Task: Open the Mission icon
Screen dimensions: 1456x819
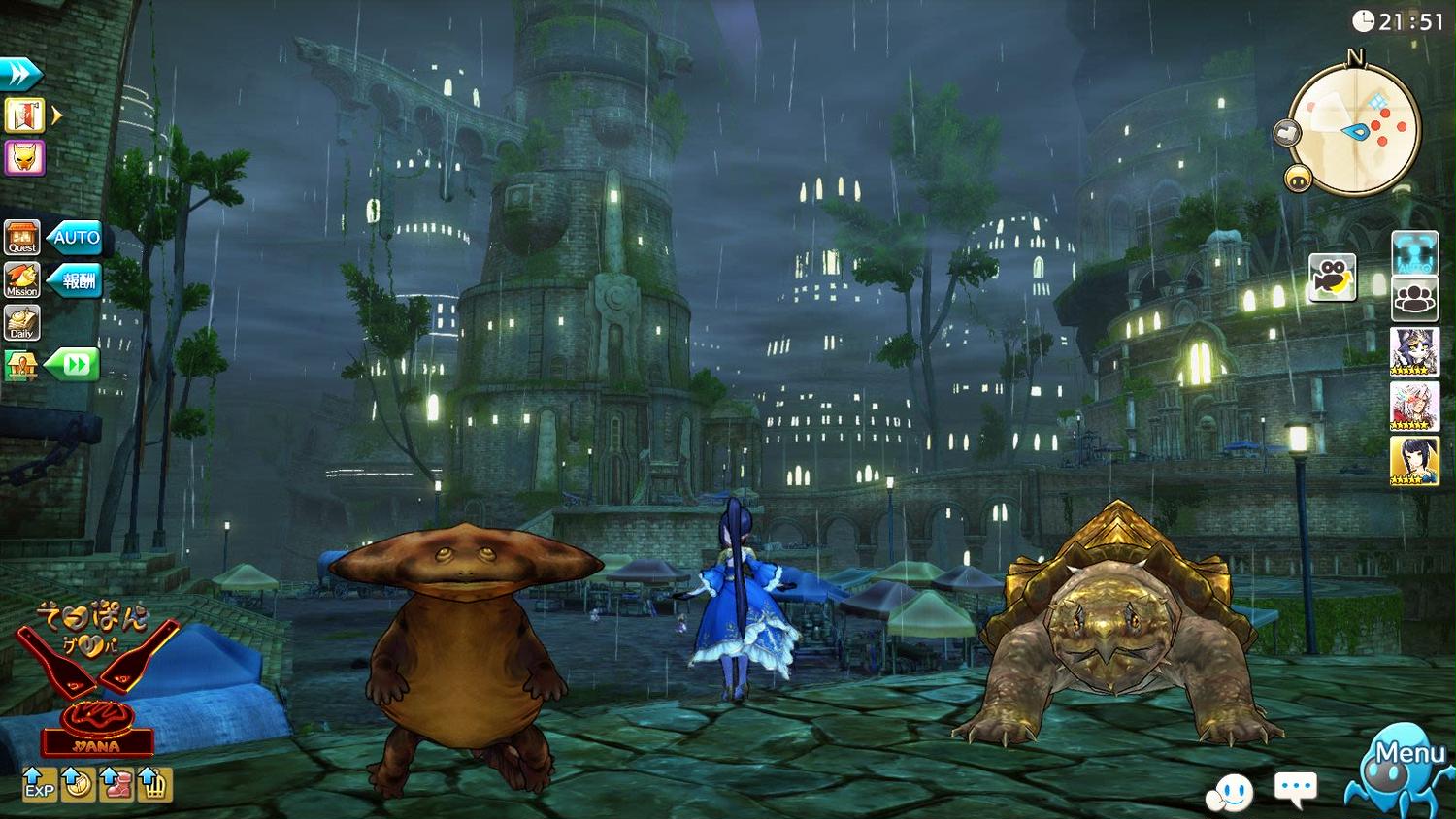Action: tap(21, 280)
